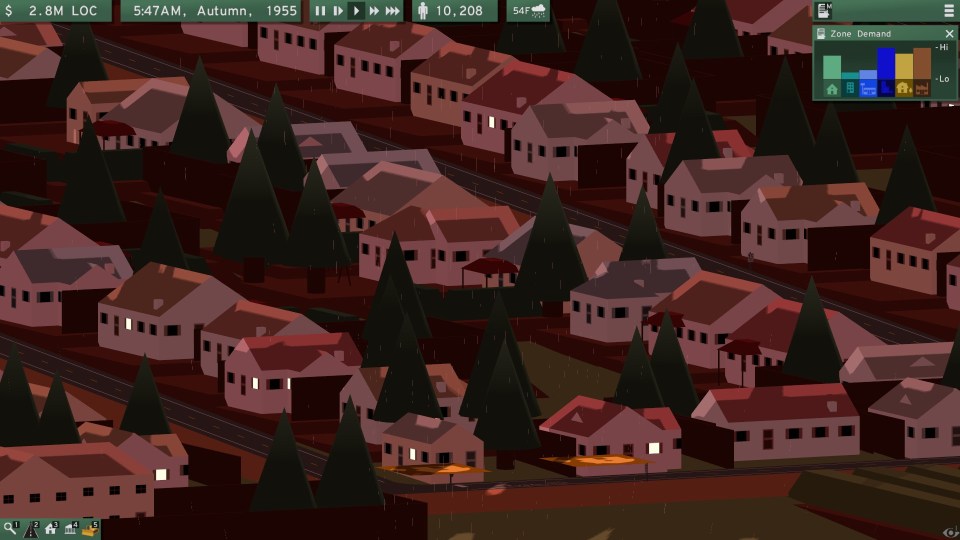The image size is (960, 540).
Task: Open the house zoning tool
Action: coord(50,529)
